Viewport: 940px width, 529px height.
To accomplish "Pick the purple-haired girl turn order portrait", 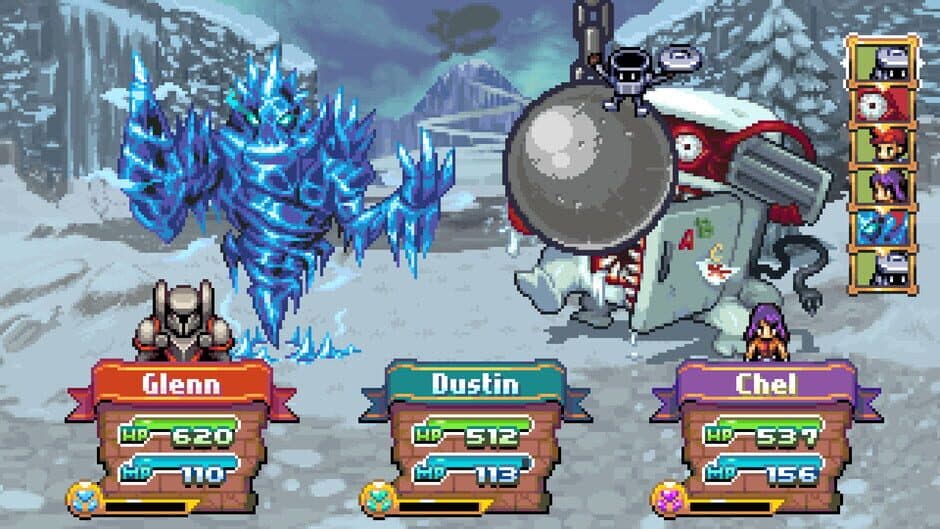I will click(882, 187).
